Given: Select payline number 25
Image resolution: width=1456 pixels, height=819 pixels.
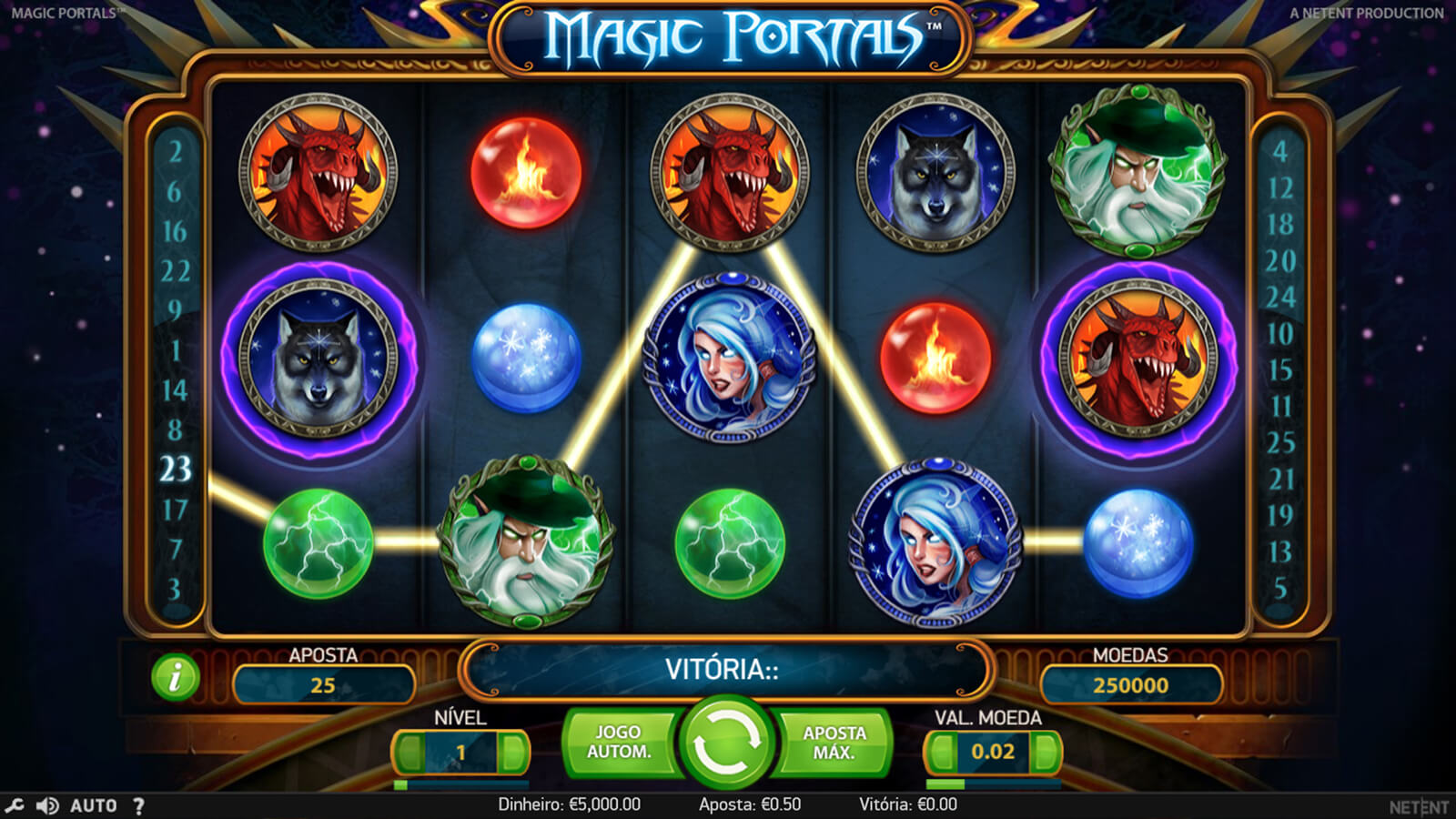Looking at the screenshot, I should pos(1281,442).
